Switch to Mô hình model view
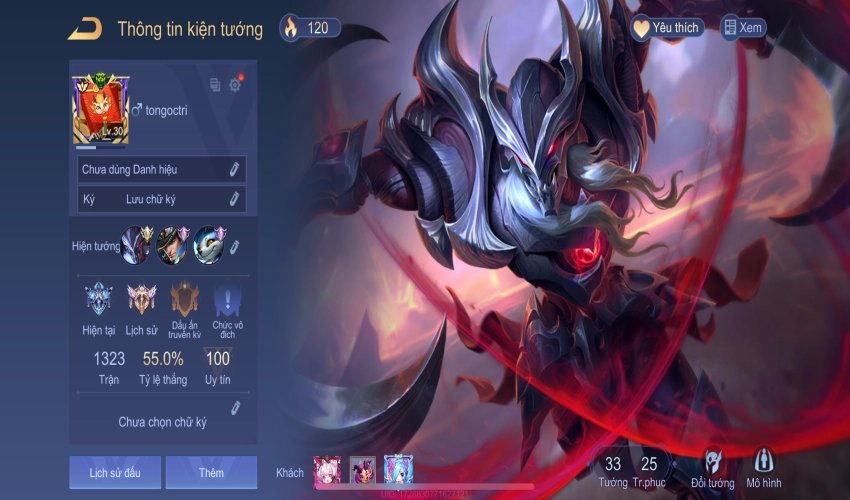This screenshot has width=850, height=500. (763, 468)
